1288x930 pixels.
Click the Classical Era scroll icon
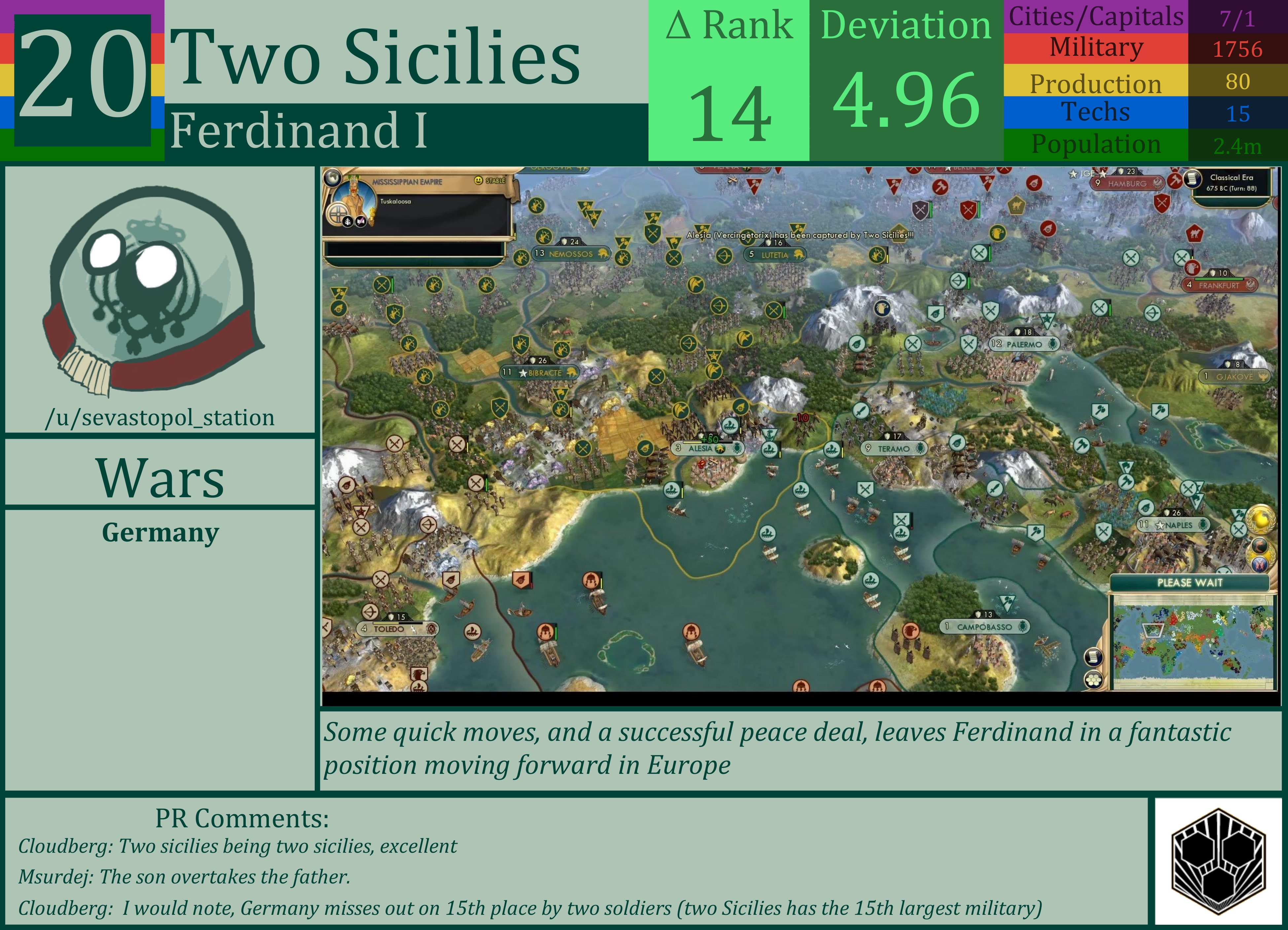pyautogui.click(x=1192, y=179)
